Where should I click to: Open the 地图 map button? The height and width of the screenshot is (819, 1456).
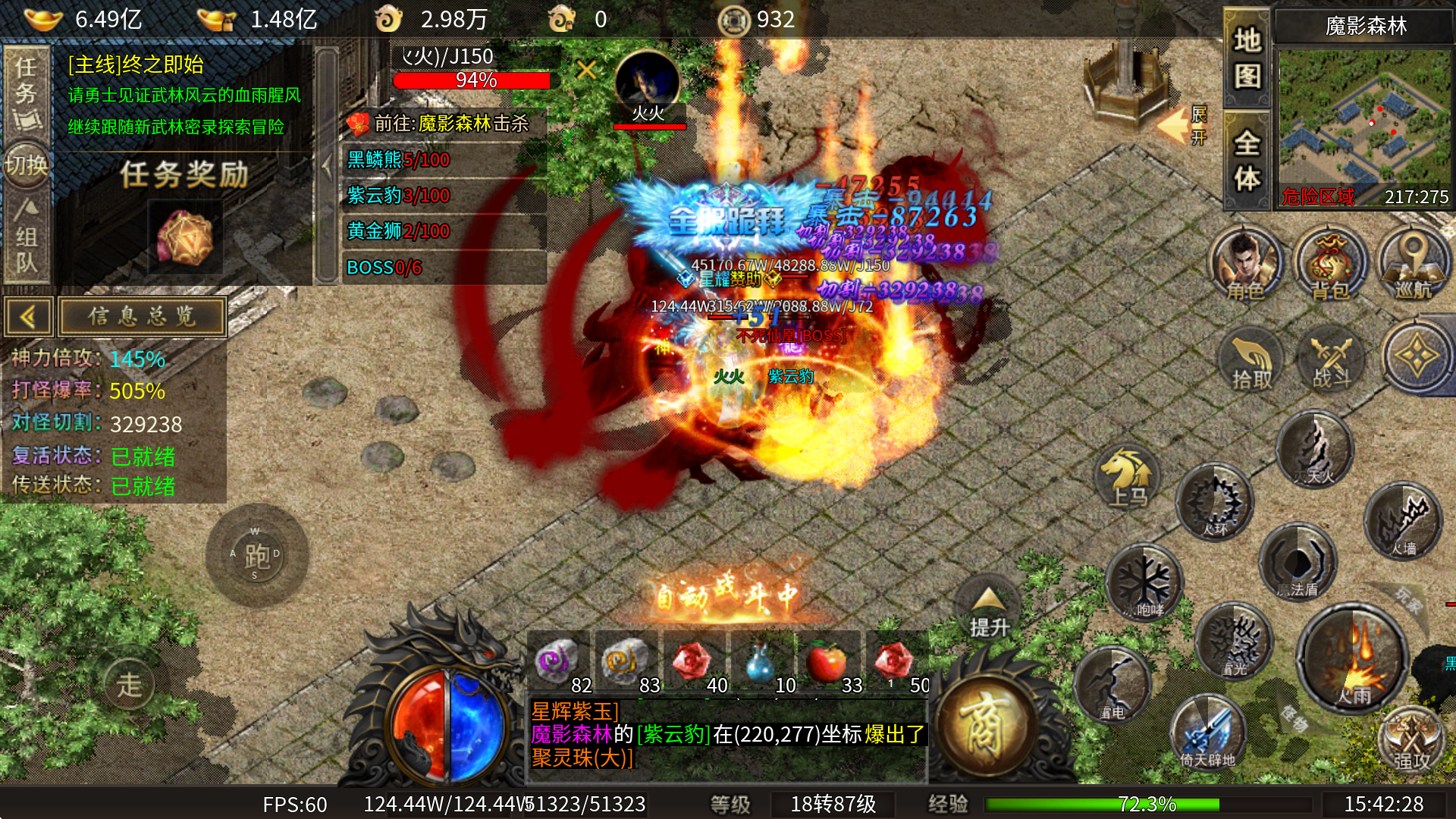(1247, 58)
